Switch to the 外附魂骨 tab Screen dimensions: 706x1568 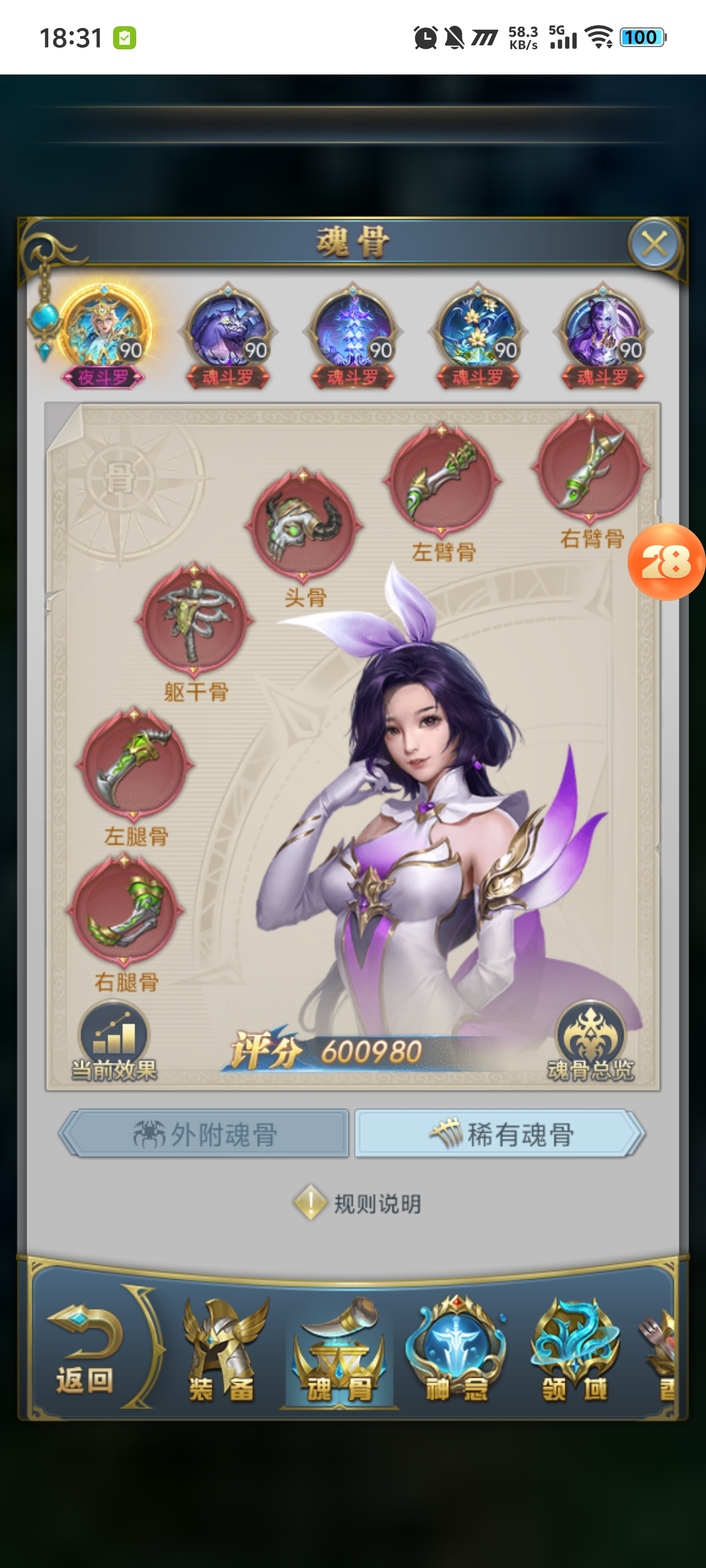click(x=205, y=1133)
